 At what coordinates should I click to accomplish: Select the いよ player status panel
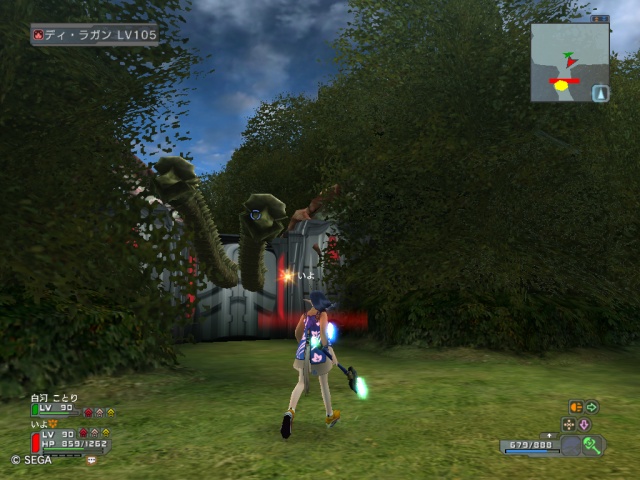tap(70, 435)
